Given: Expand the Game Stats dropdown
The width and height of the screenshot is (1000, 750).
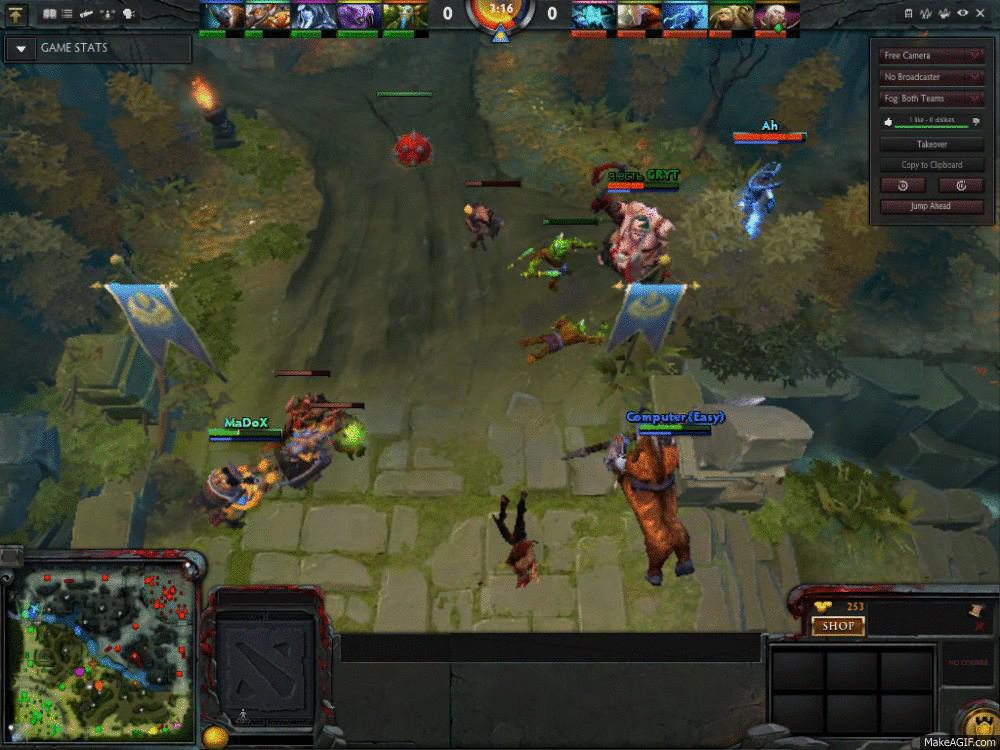Looking at the screenshot, I should point(22,48).
